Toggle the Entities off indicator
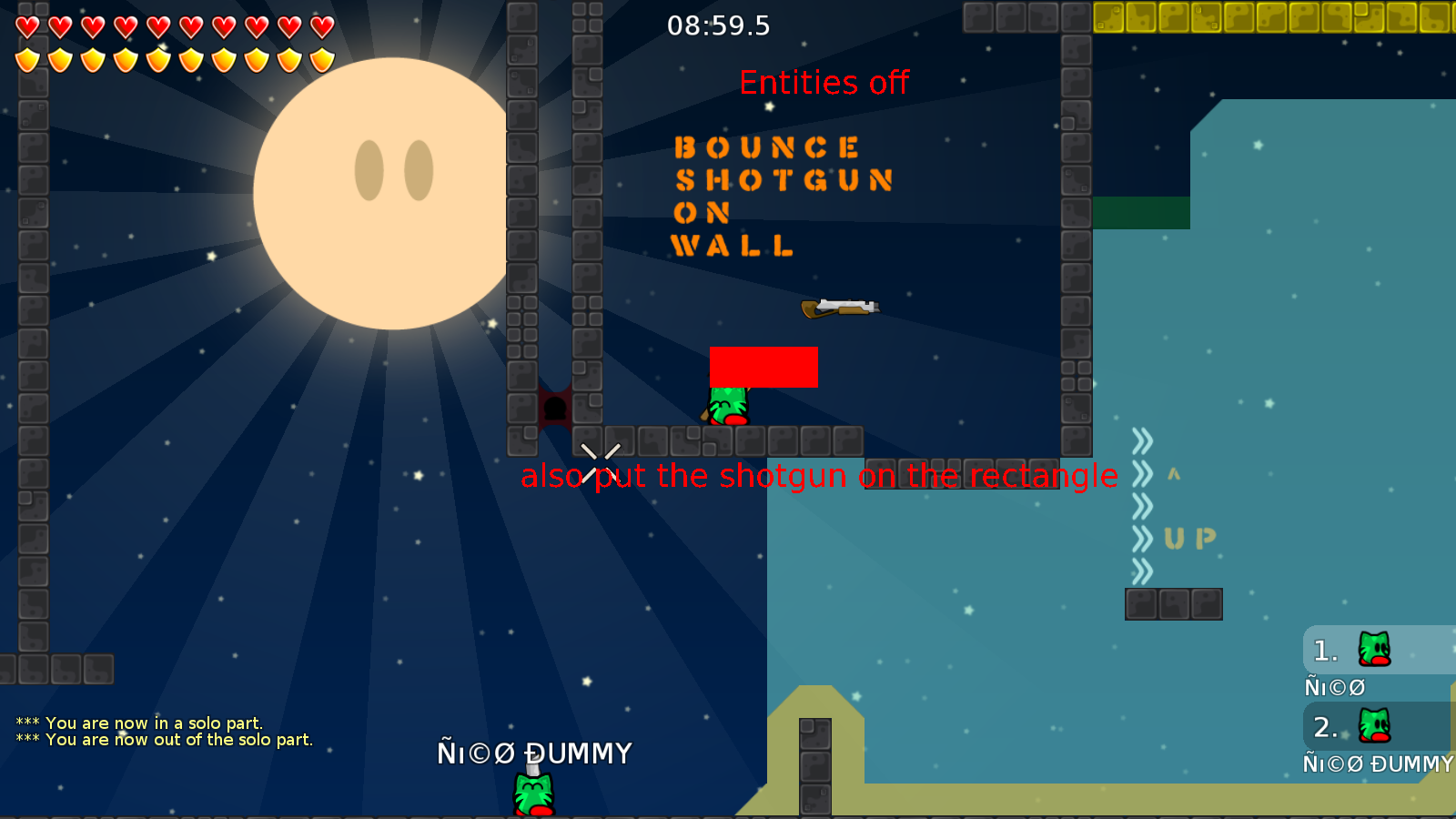 (x=824, y=83)
